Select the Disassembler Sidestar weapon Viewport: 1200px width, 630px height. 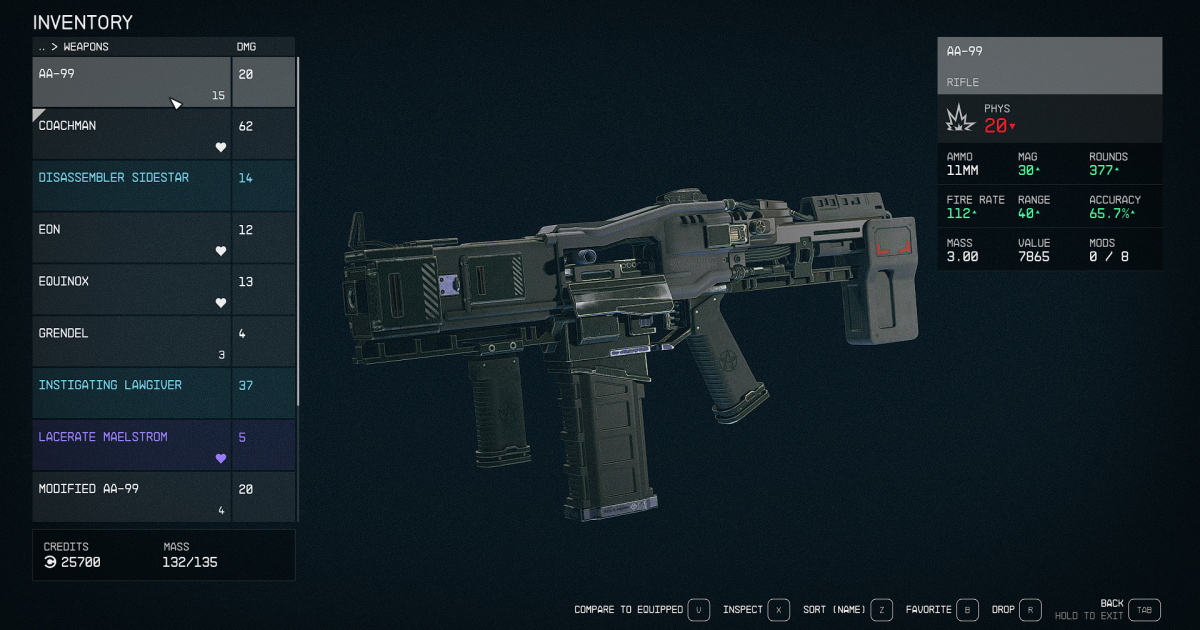point(132,186)
